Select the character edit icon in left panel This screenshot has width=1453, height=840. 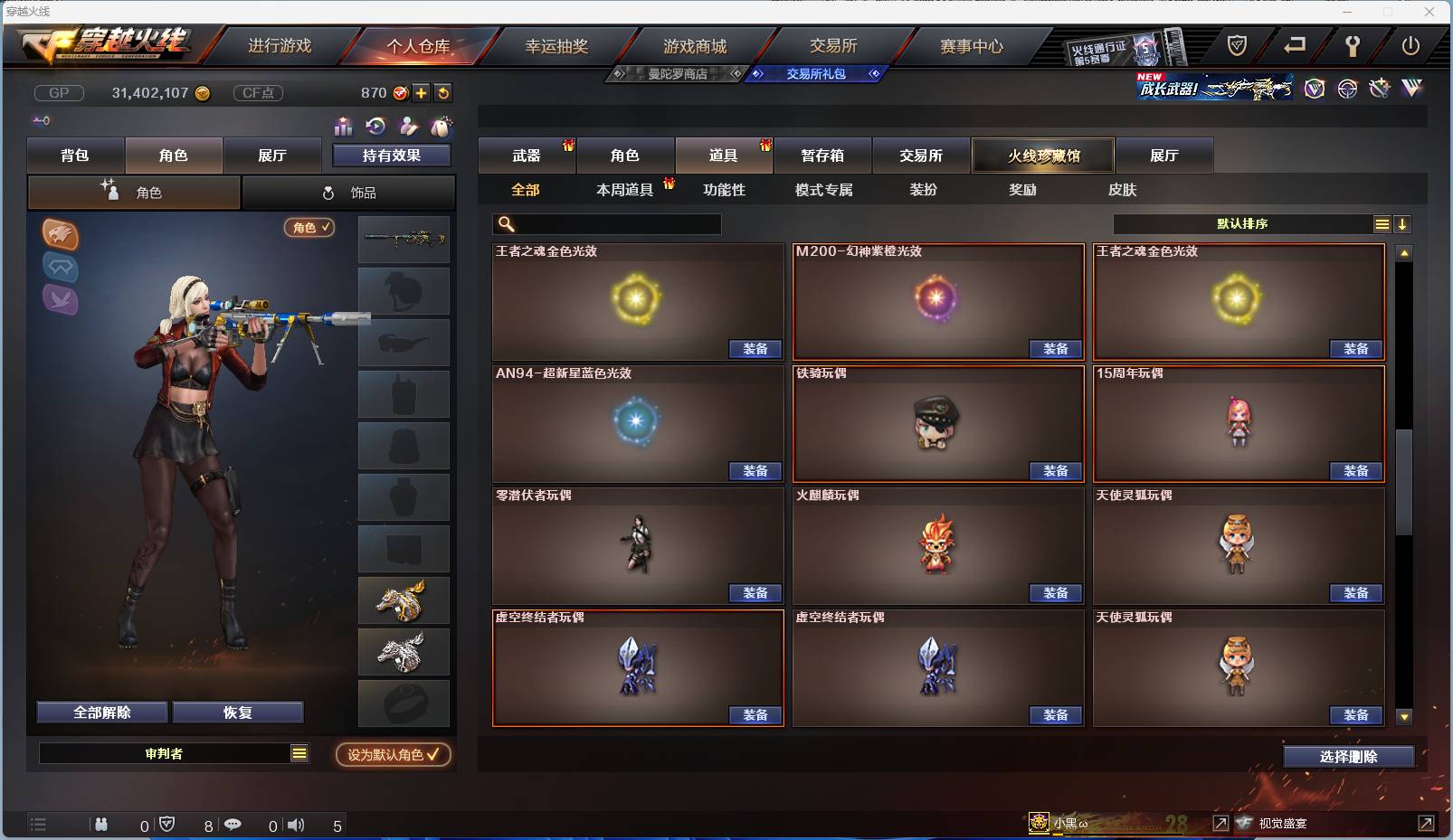click(x=408, y=127)
